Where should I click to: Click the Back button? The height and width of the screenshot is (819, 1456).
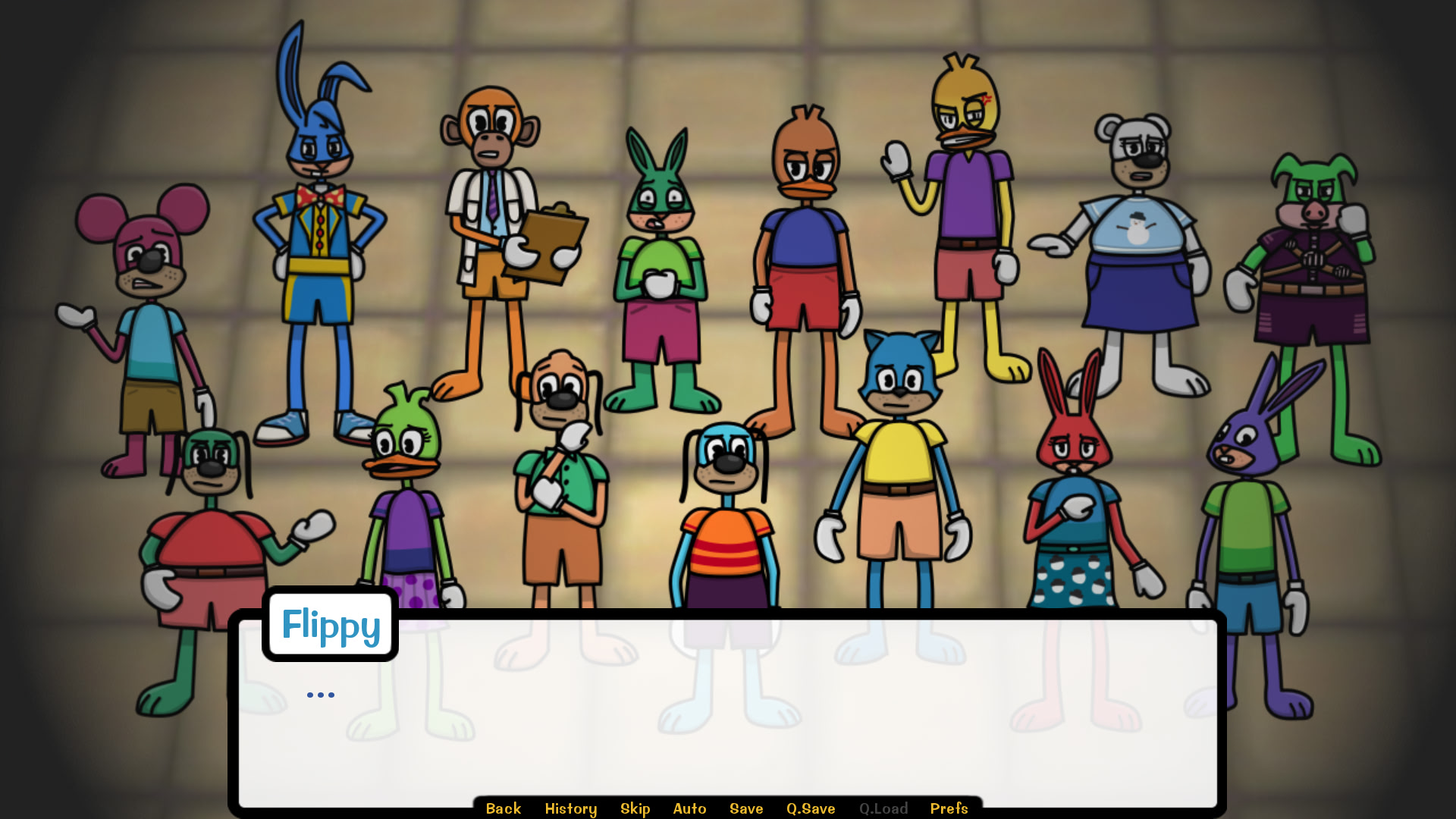(x=503, y=808)
